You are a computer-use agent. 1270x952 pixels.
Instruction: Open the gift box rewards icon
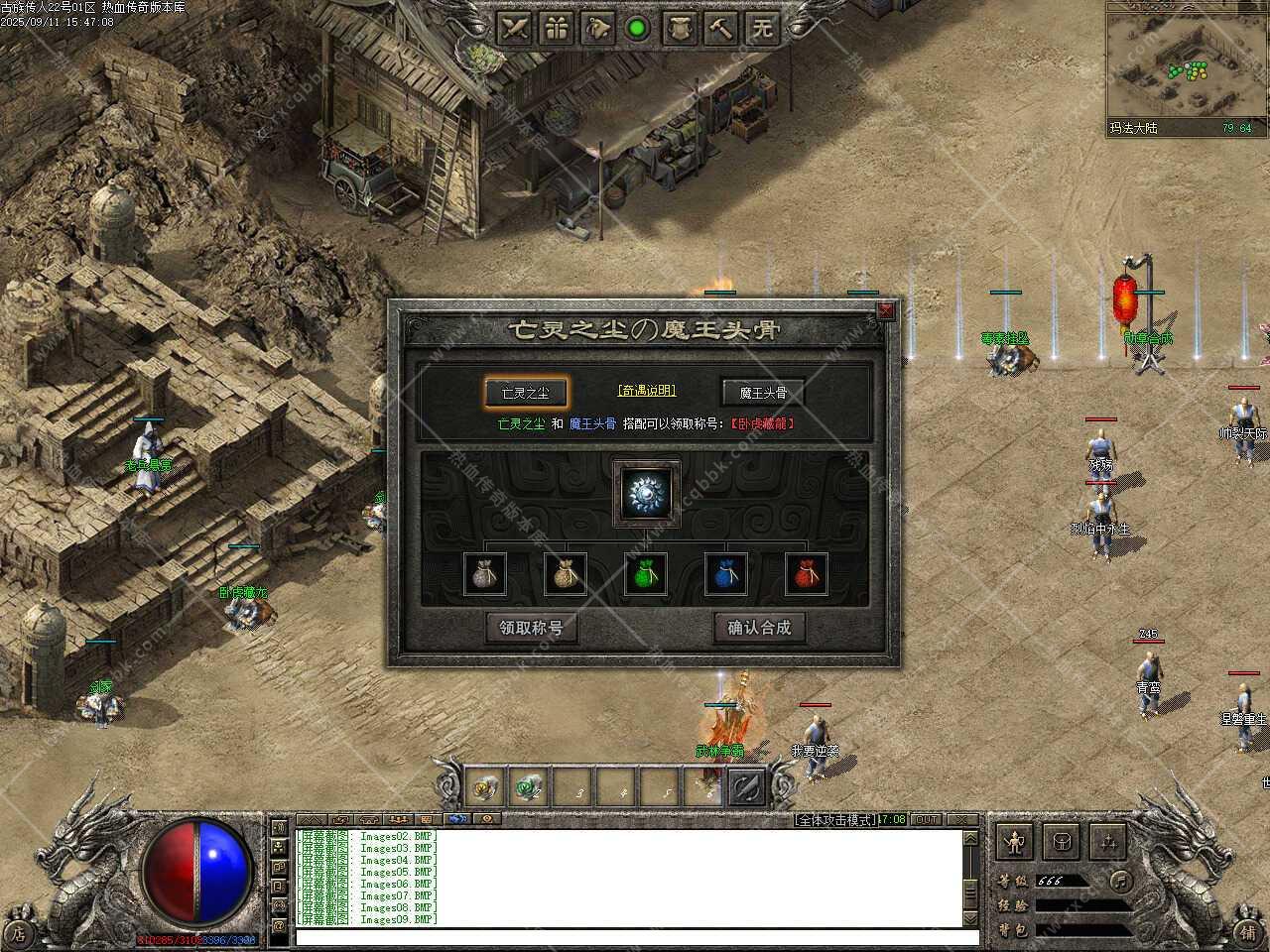pos(557,28)
